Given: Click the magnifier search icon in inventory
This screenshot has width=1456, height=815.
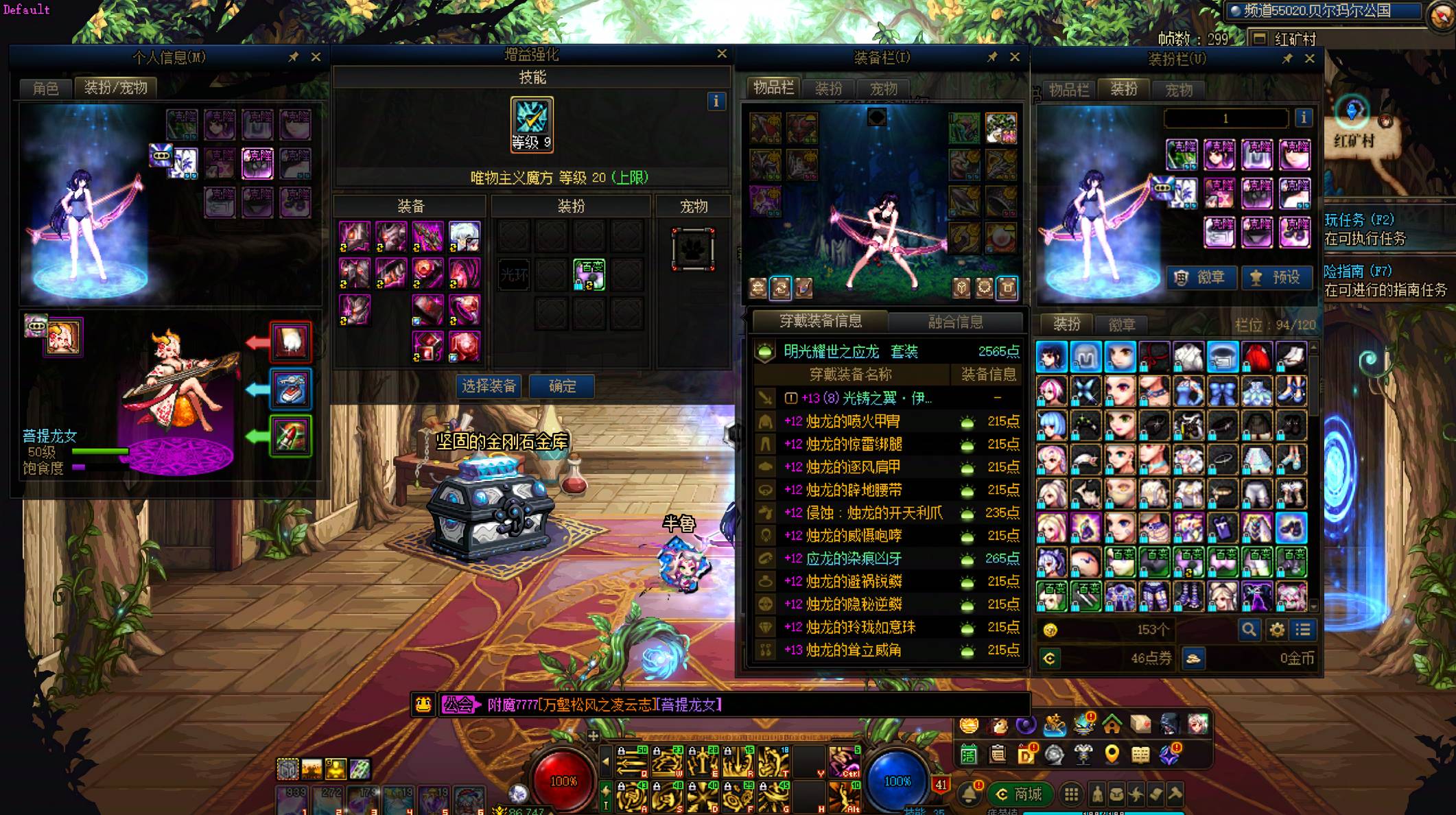Looking at the screenshot, I should point(1249,629).
